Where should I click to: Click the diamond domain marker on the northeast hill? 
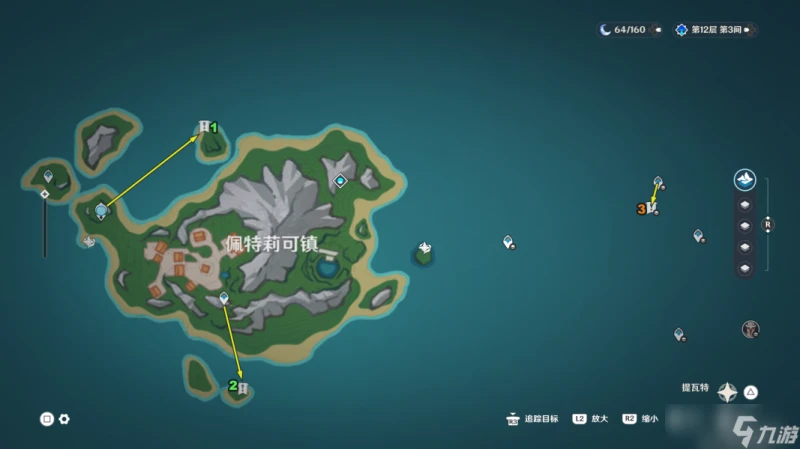[x=340, y=181]
